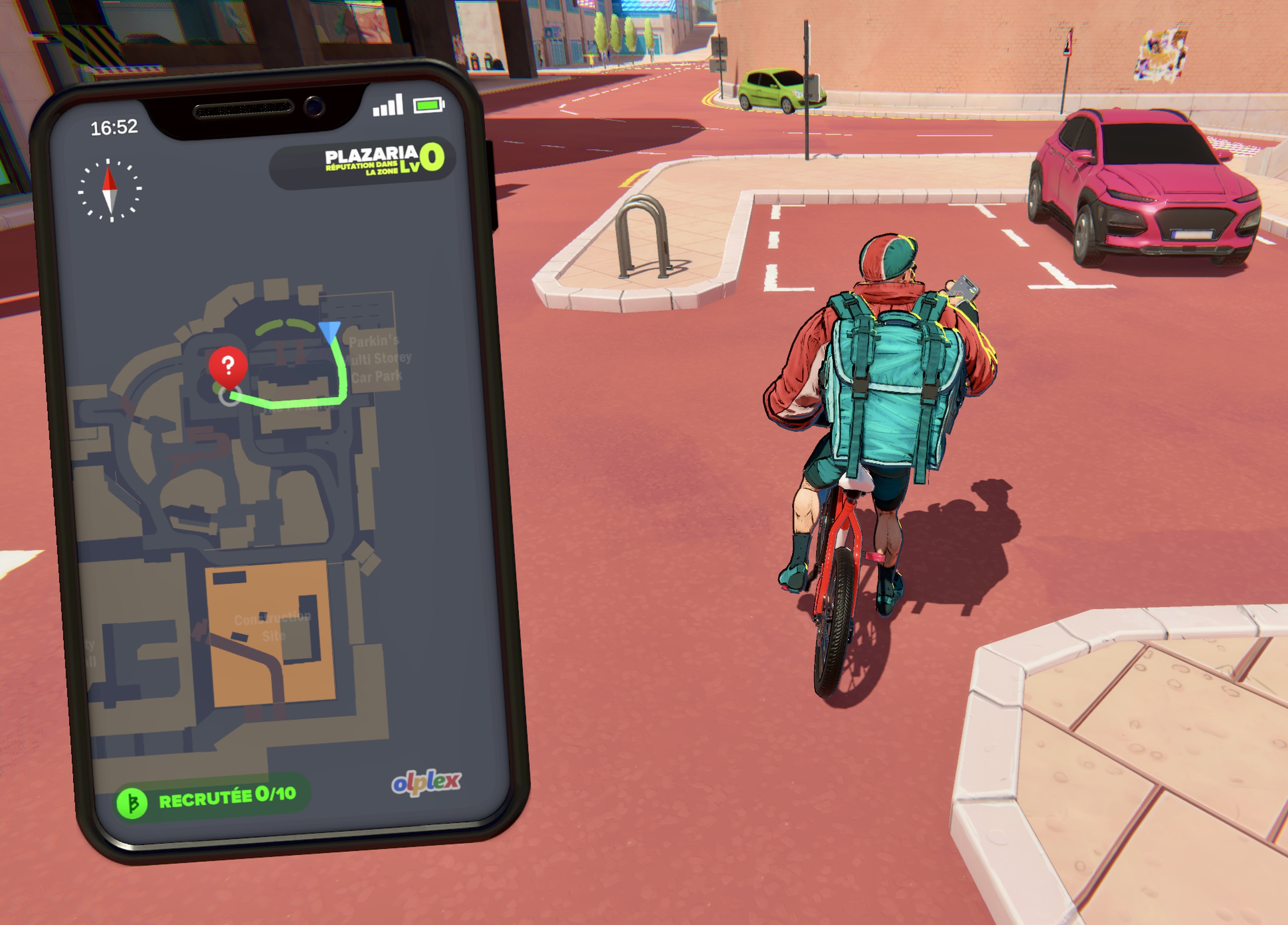Select the blue player arrow on map

[329, 331]
